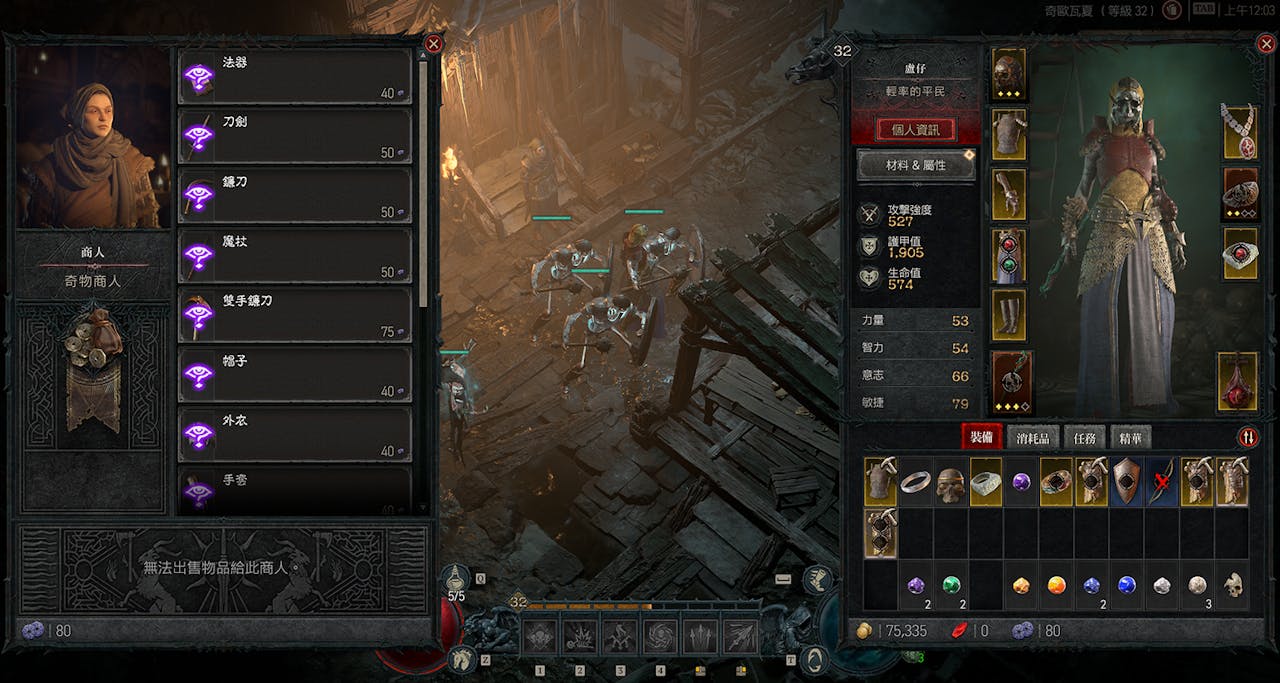The height and width of the screenshot is (683, 1280).
Task: Select the 外衣 vendor entry
Action: (295, 434)
